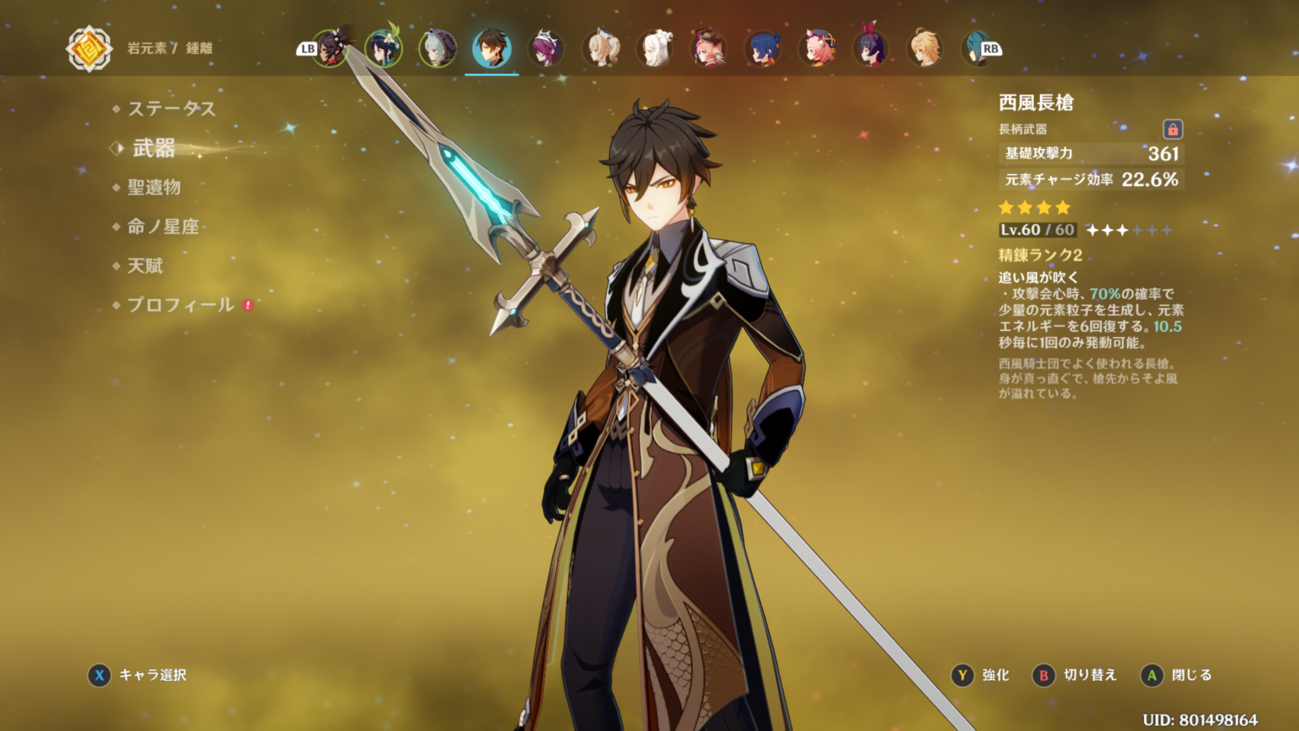Open the 聖遺物 artifacts section
Image resolution: width=1299 pixels, height=731 pixels.
point(154,187)
